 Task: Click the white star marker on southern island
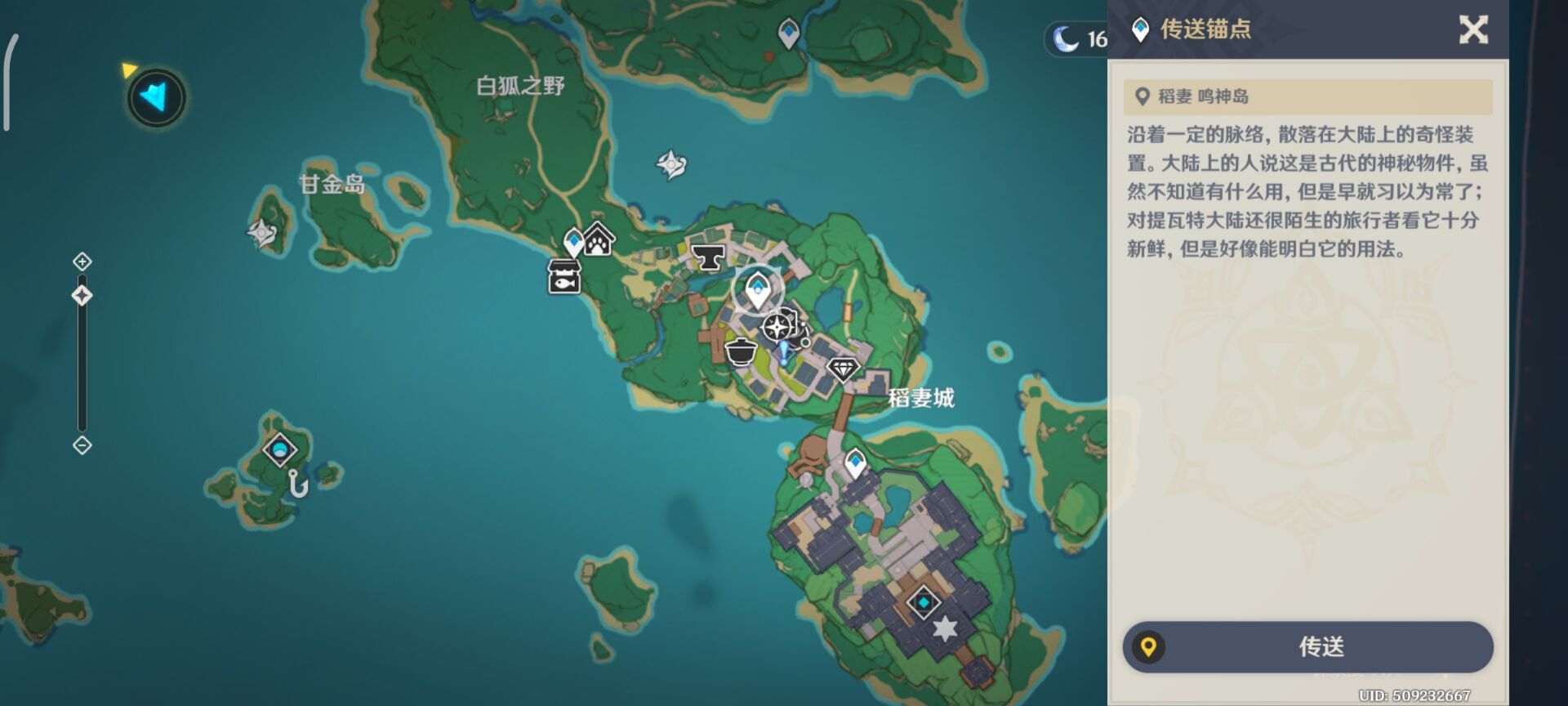945,628
